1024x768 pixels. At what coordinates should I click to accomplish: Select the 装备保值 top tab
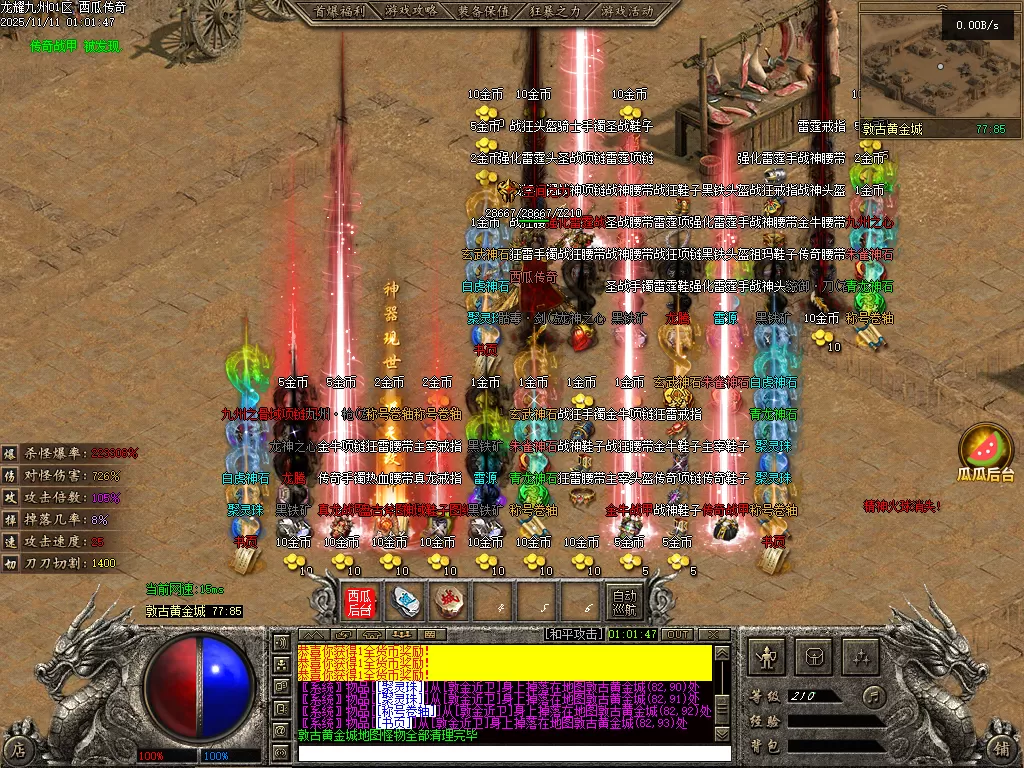(483, 11)
